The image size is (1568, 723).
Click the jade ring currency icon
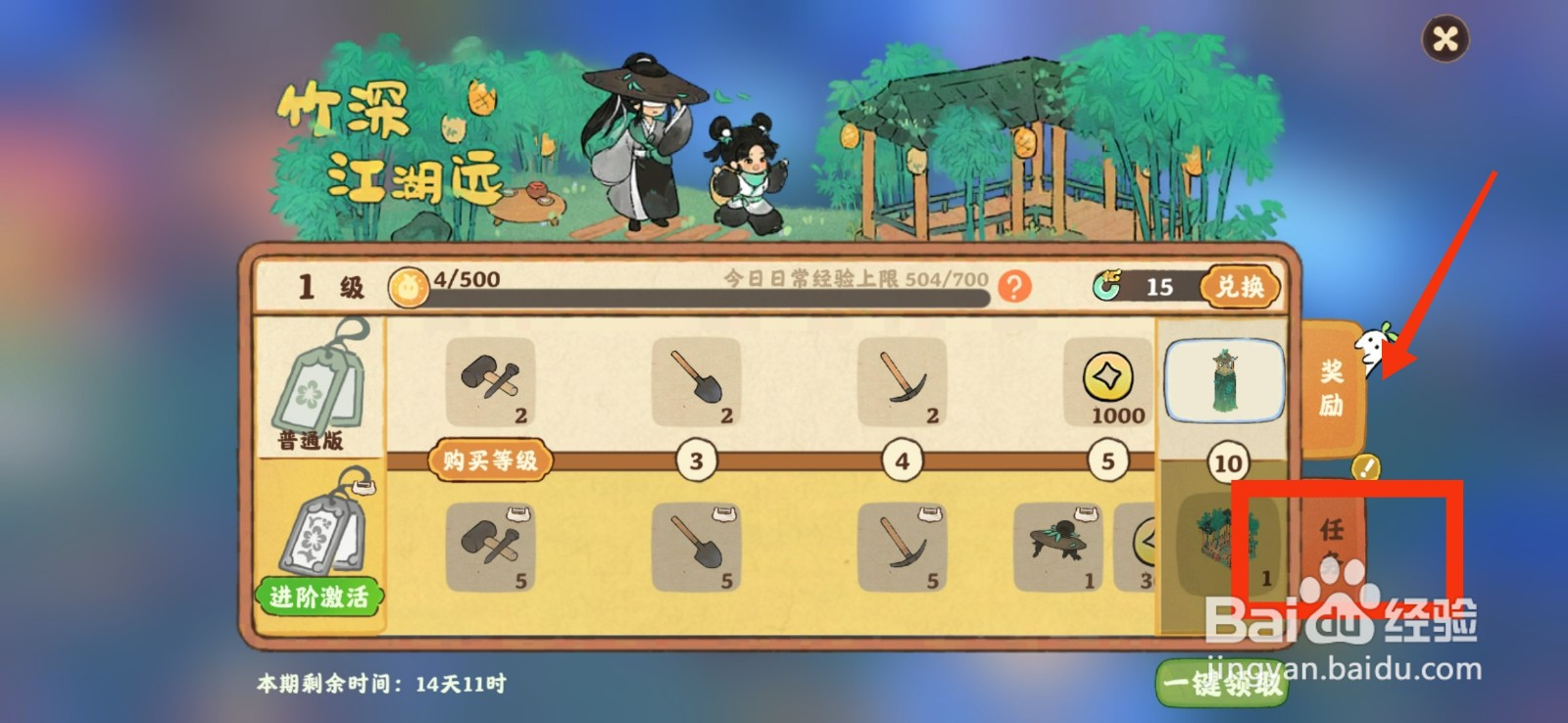[1110, 285]
